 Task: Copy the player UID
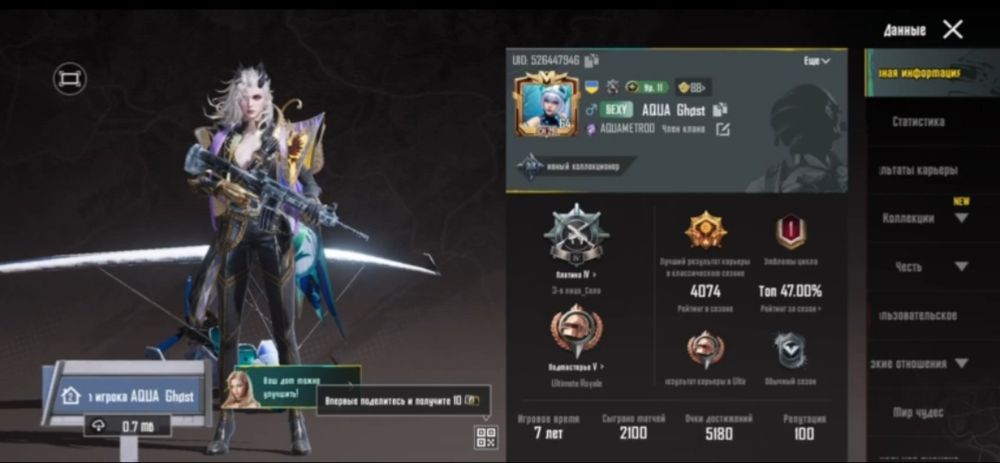(x=591, y=61)
